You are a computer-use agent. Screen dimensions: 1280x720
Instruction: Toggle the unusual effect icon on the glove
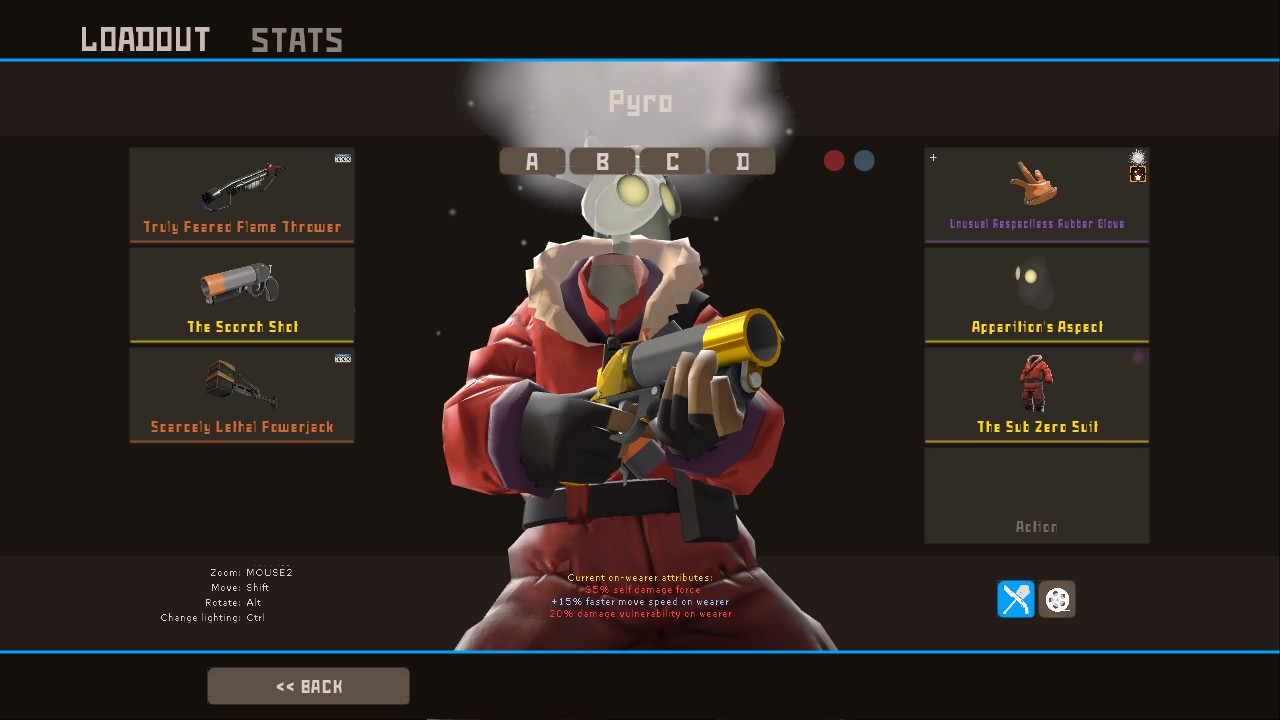1137,156
